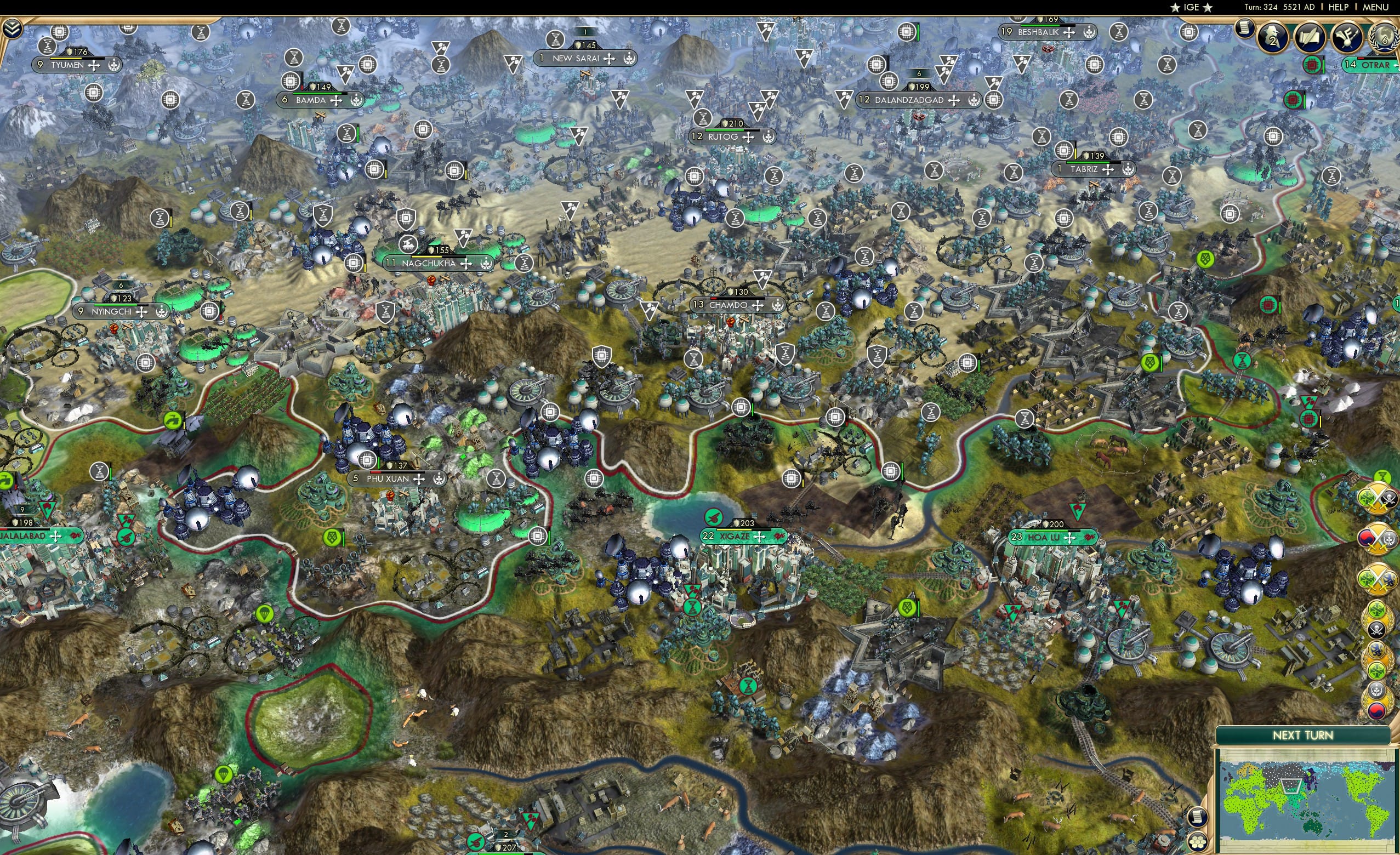
Task: Open HELP from the top bar
Action: [1339, 7]
